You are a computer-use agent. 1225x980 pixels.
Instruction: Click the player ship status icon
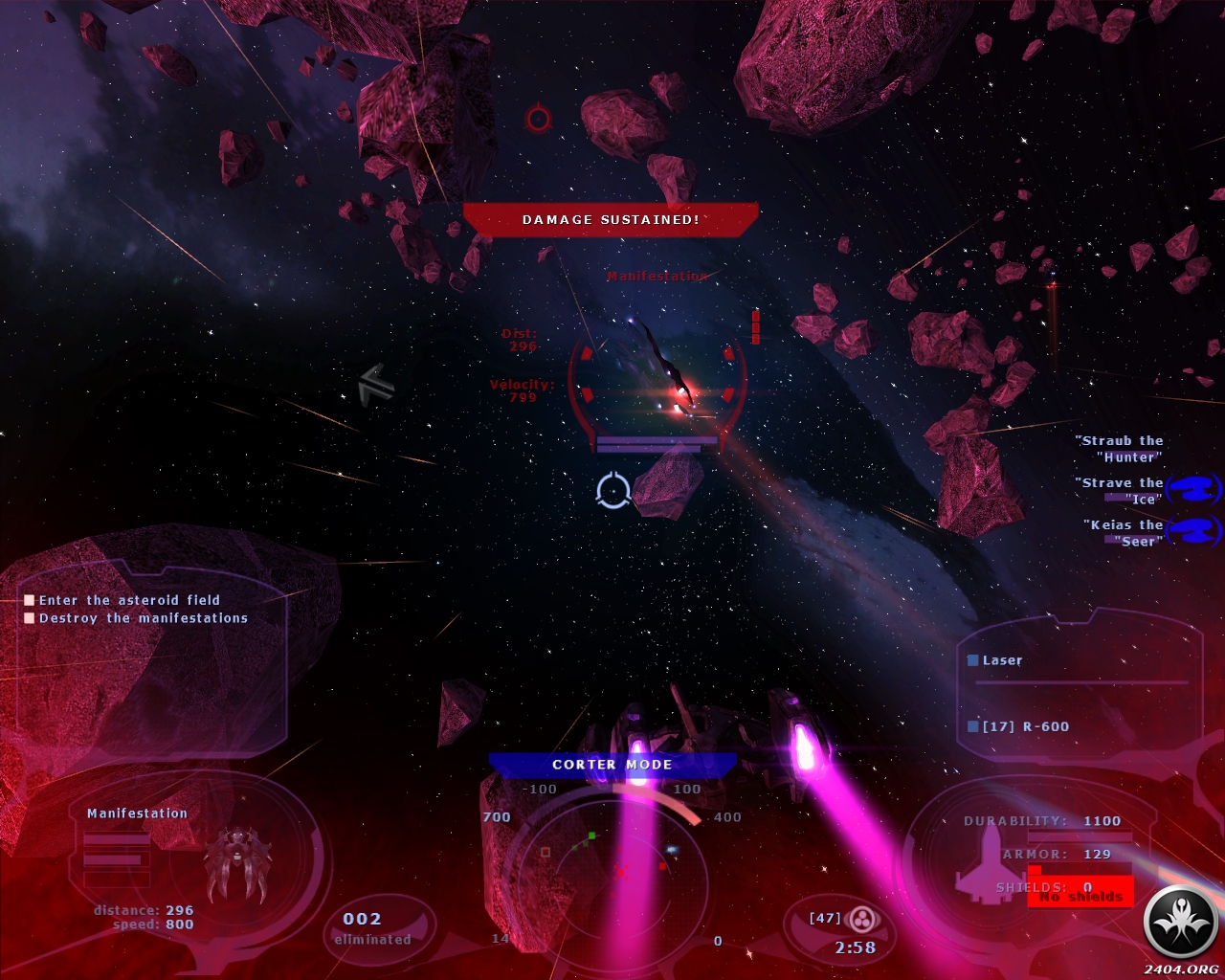click(985, 864)
